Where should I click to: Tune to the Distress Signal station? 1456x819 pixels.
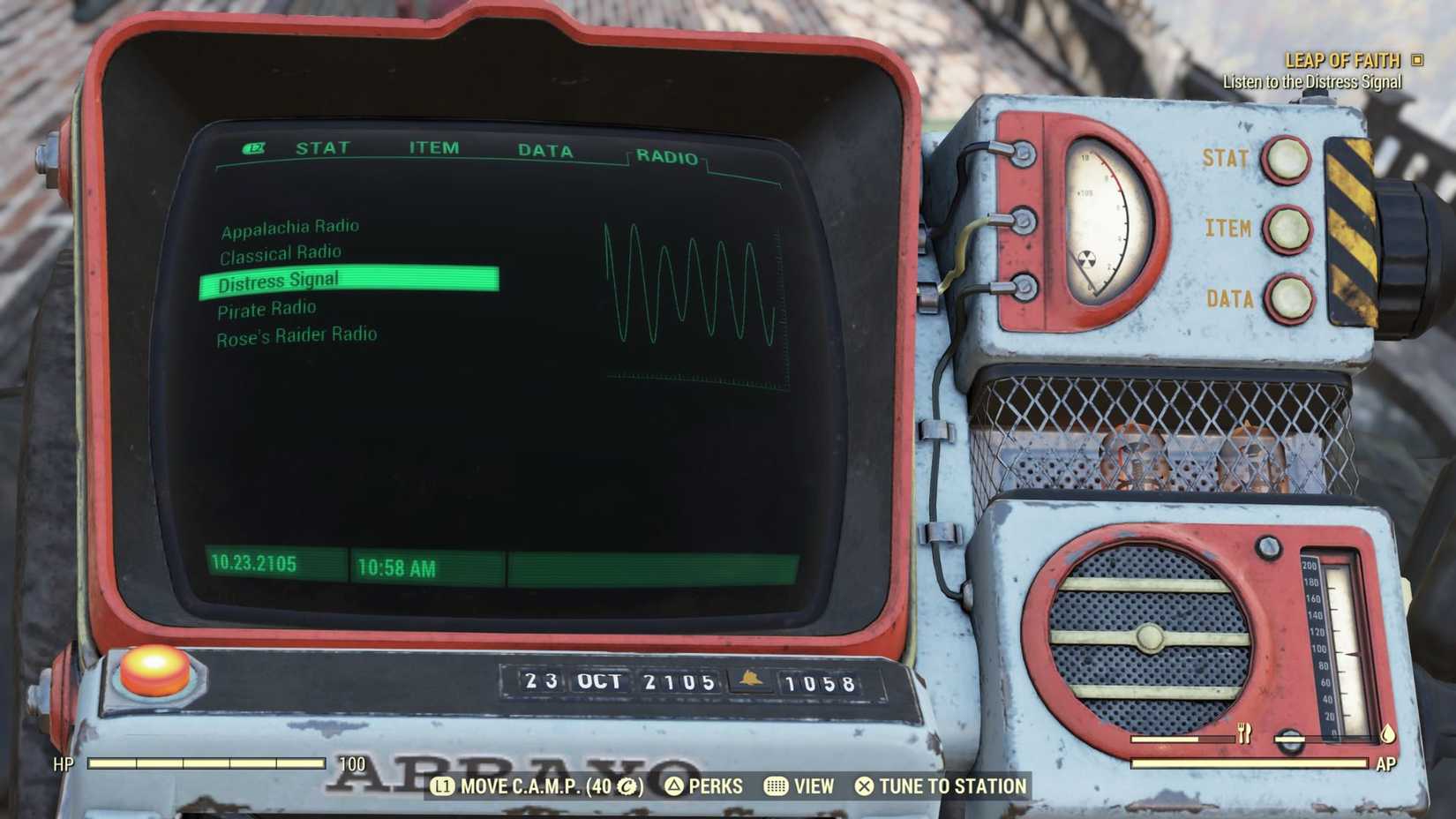pyautogui.click(x=279, y=279)
